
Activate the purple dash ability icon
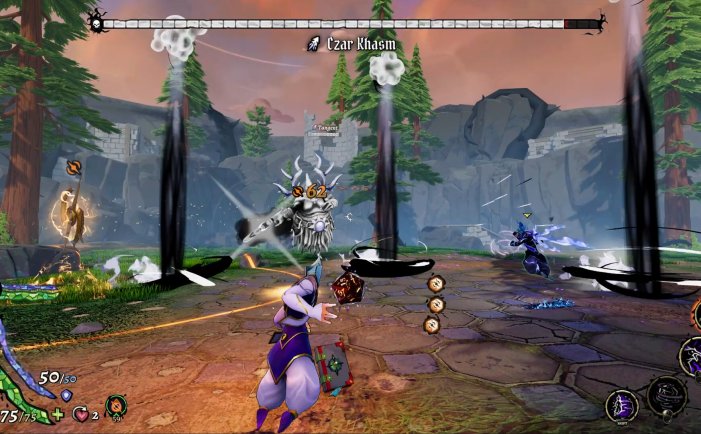point(621,405)
